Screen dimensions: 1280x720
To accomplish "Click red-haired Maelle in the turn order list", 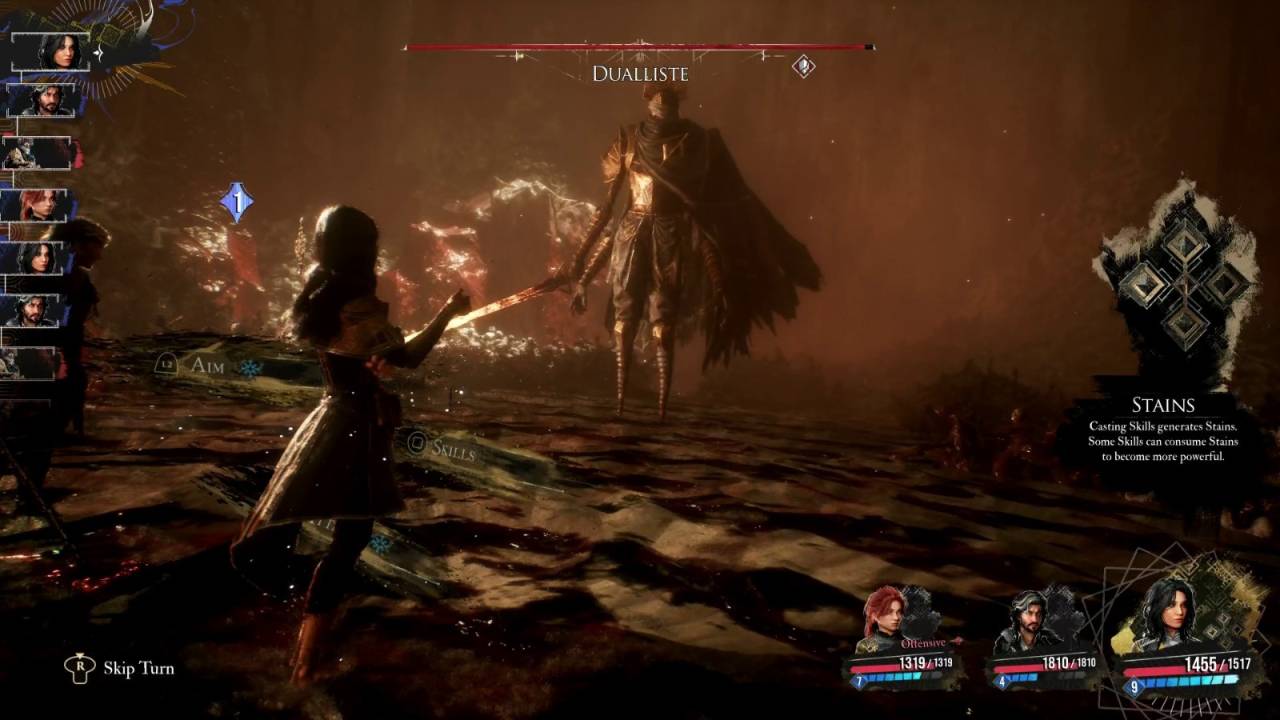I will tap(40, 205).
